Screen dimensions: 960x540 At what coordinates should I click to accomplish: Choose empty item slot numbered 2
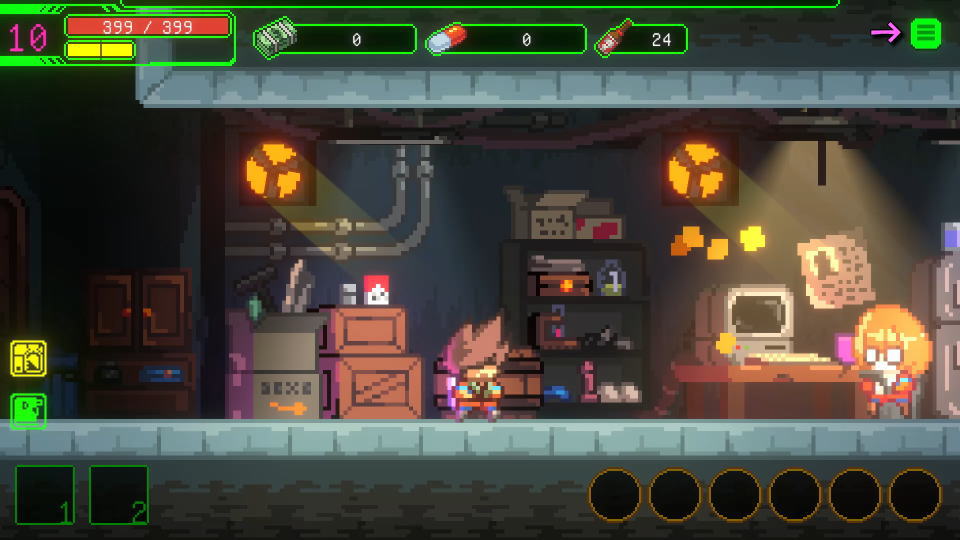tap(119, 495)
